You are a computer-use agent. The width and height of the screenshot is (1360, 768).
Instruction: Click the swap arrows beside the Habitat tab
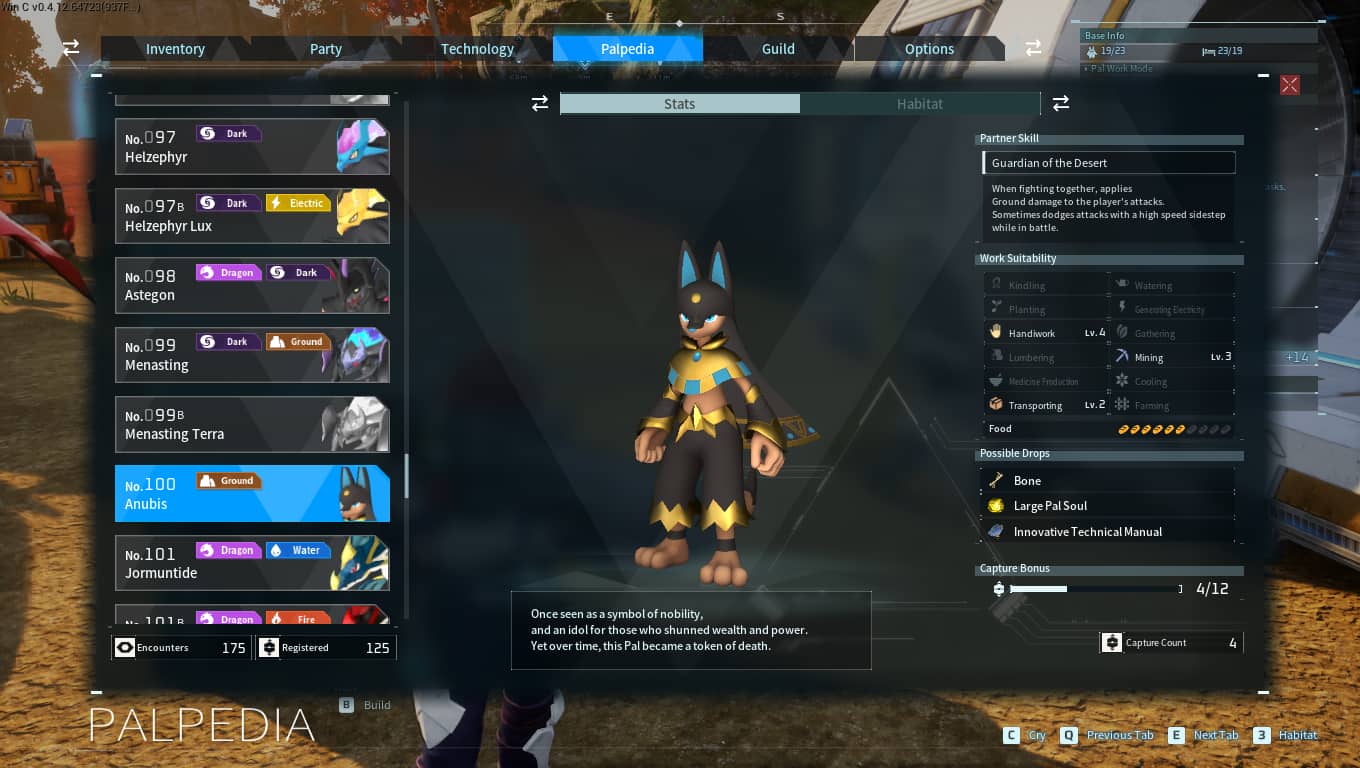coord(1060,103)
